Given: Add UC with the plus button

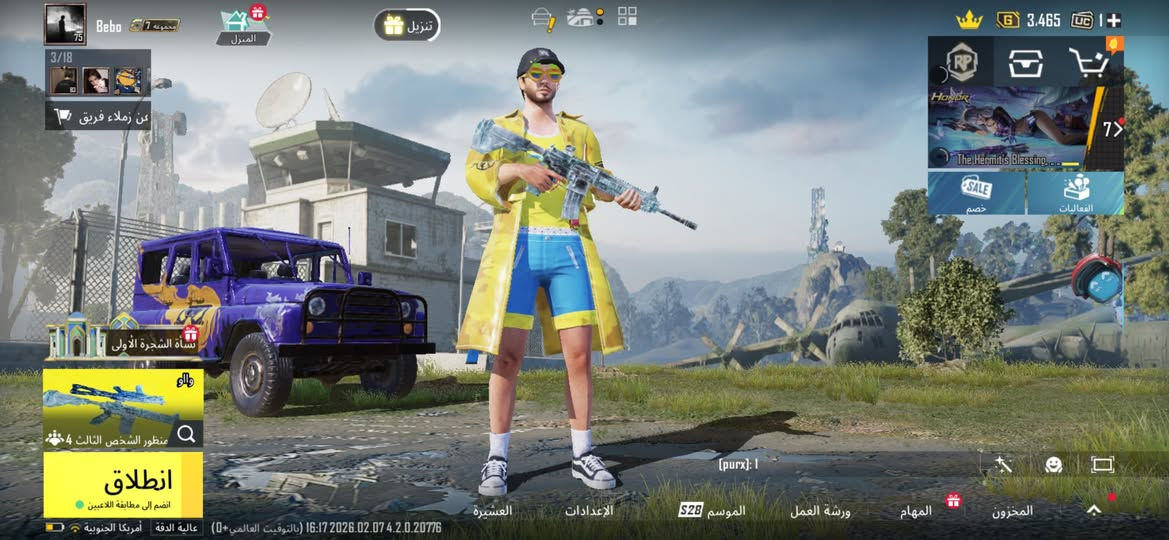Looking at the screenshot, I should click(x=1114, y=20).
